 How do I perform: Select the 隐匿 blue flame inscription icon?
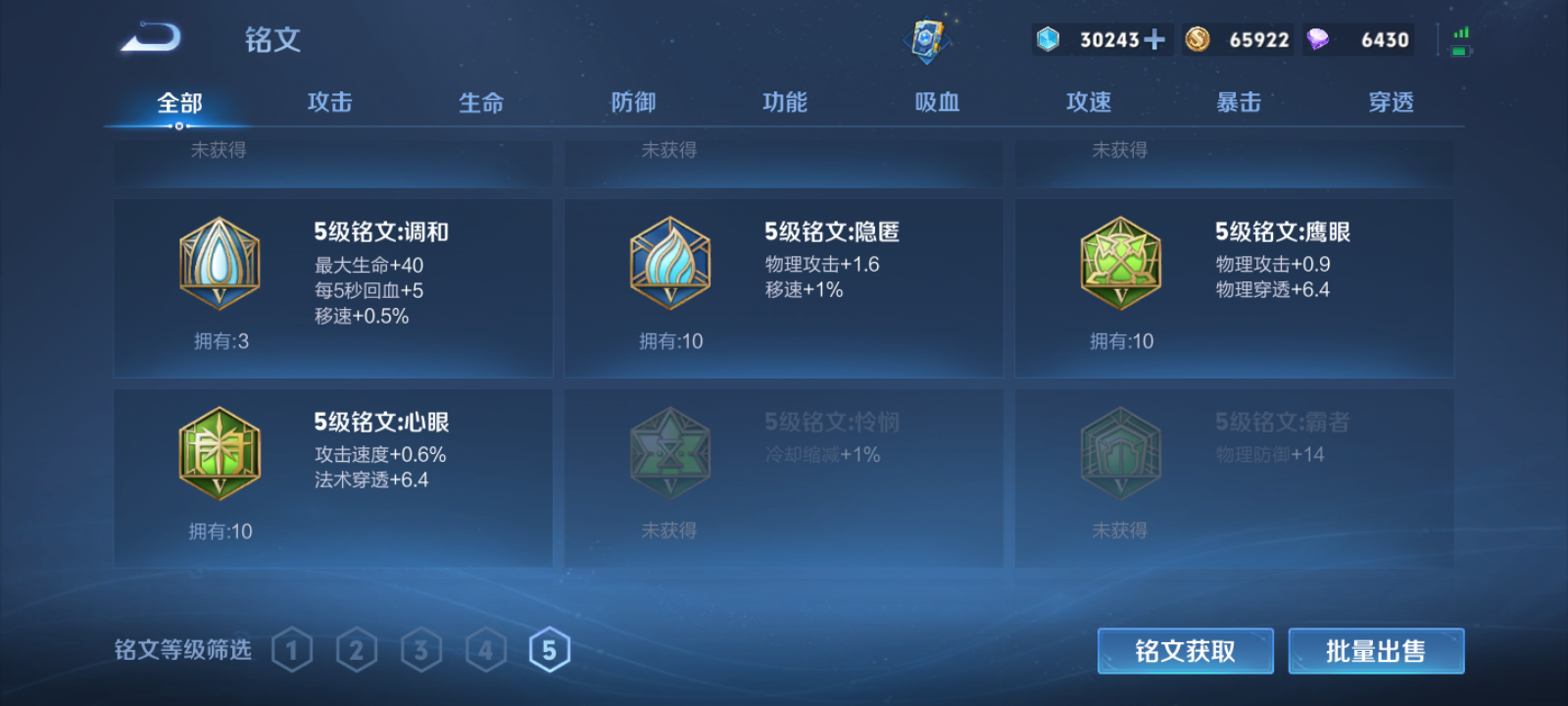[x=669, y=262]
